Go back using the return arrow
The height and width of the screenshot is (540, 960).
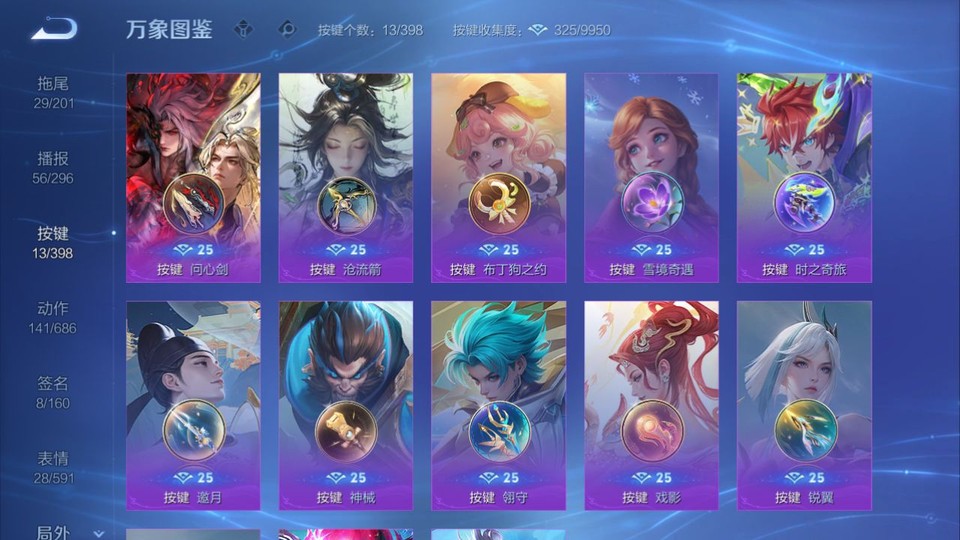pos(54,29)
